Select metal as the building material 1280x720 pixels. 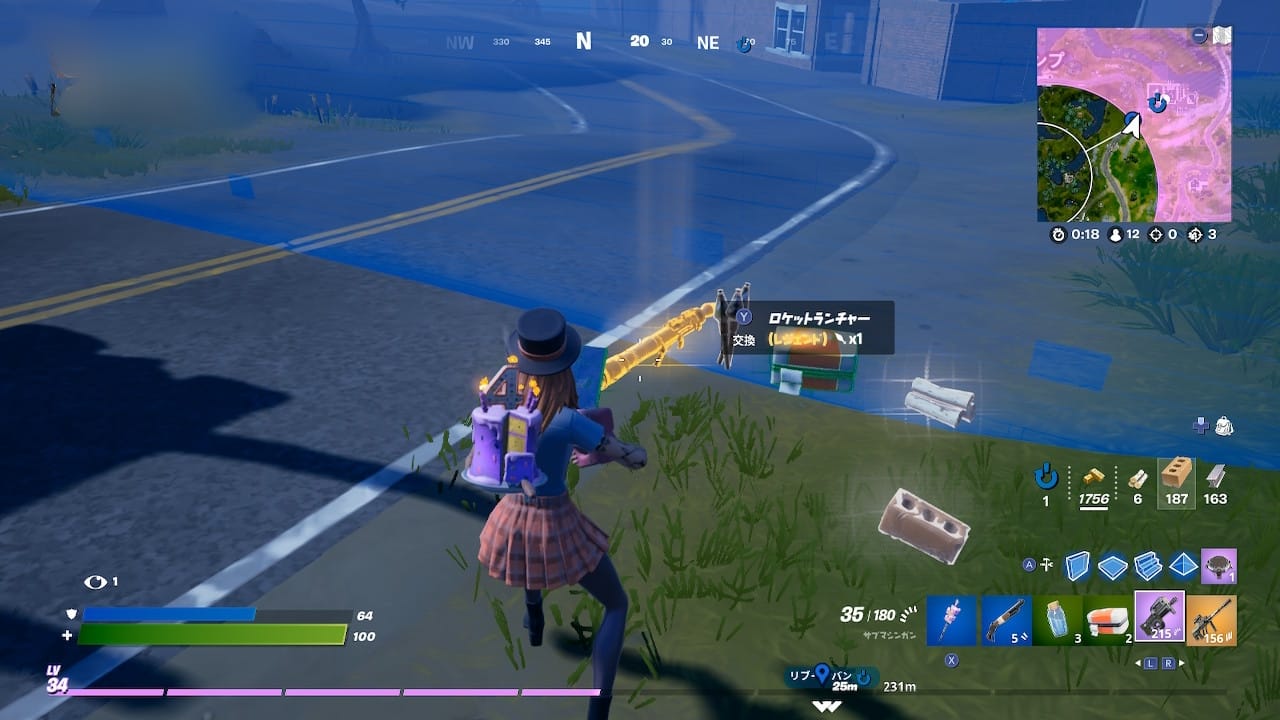click(x=1215, y=476)
